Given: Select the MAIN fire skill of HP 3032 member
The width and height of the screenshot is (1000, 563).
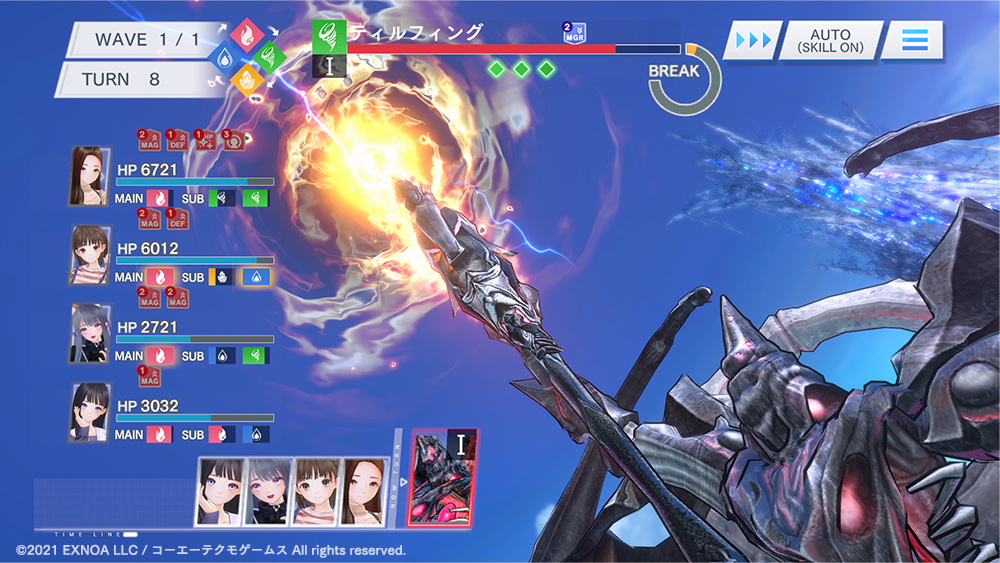Looking at the screenshot, I should tap(158, 434).
